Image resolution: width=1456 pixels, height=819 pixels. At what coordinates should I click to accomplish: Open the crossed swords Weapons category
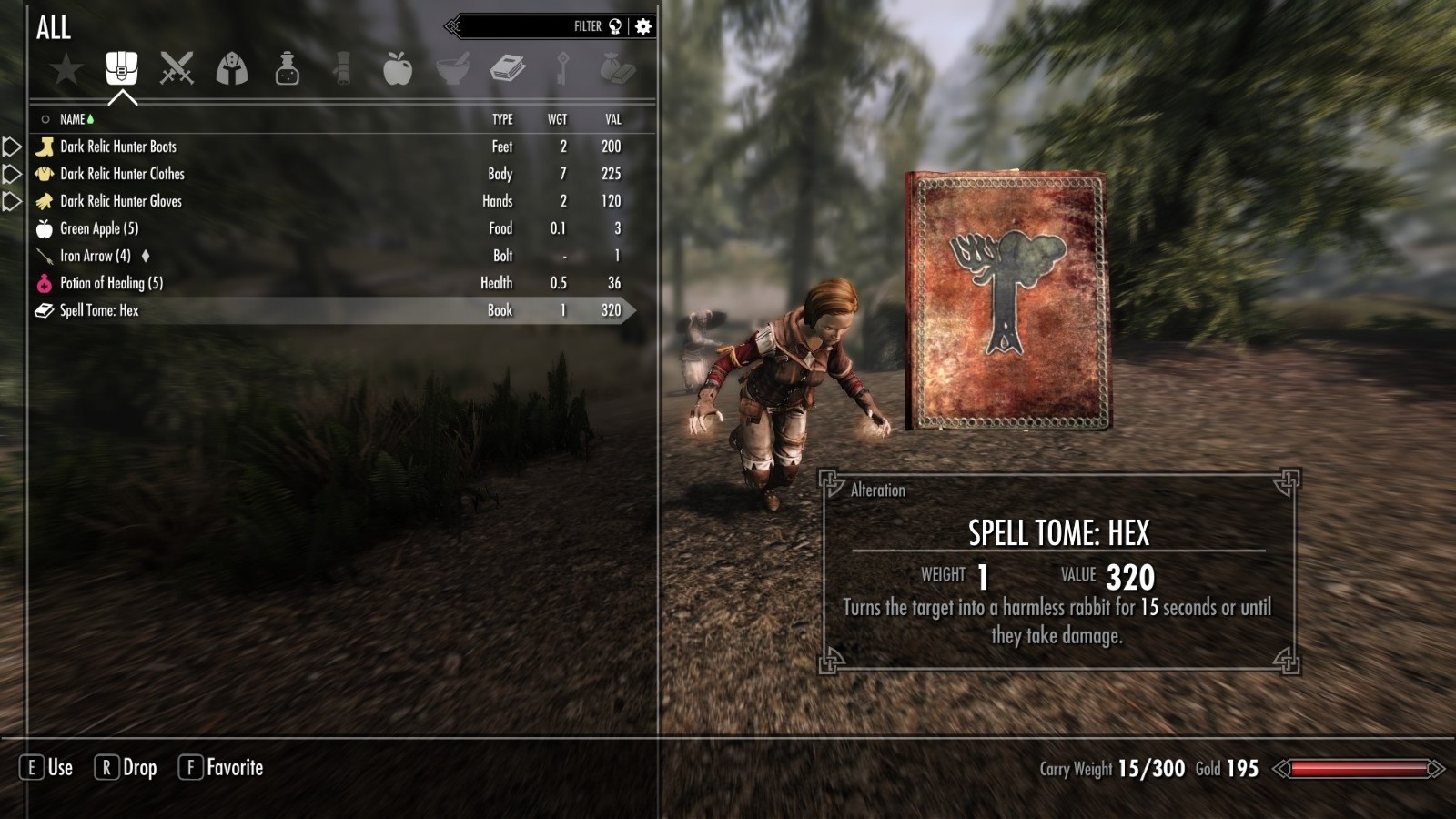[177, 68]
